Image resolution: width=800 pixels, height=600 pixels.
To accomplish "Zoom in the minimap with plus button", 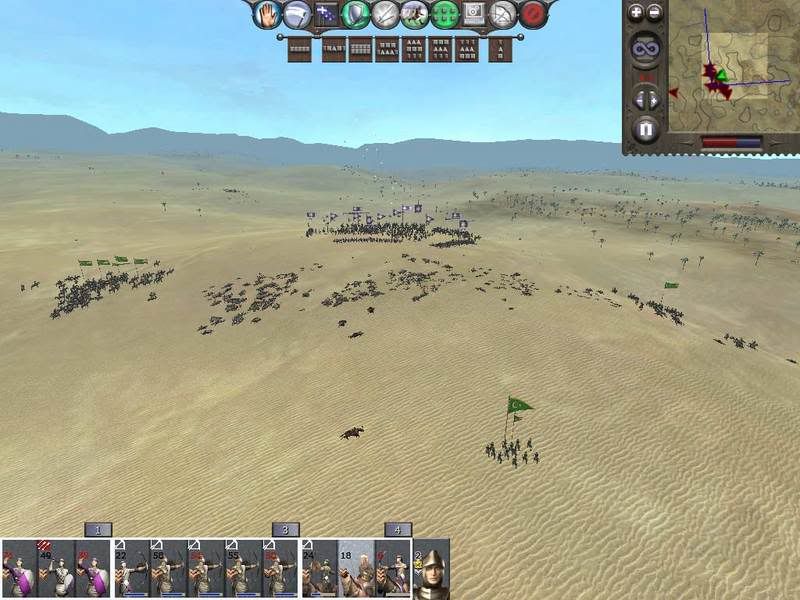I will pos(635,13).
